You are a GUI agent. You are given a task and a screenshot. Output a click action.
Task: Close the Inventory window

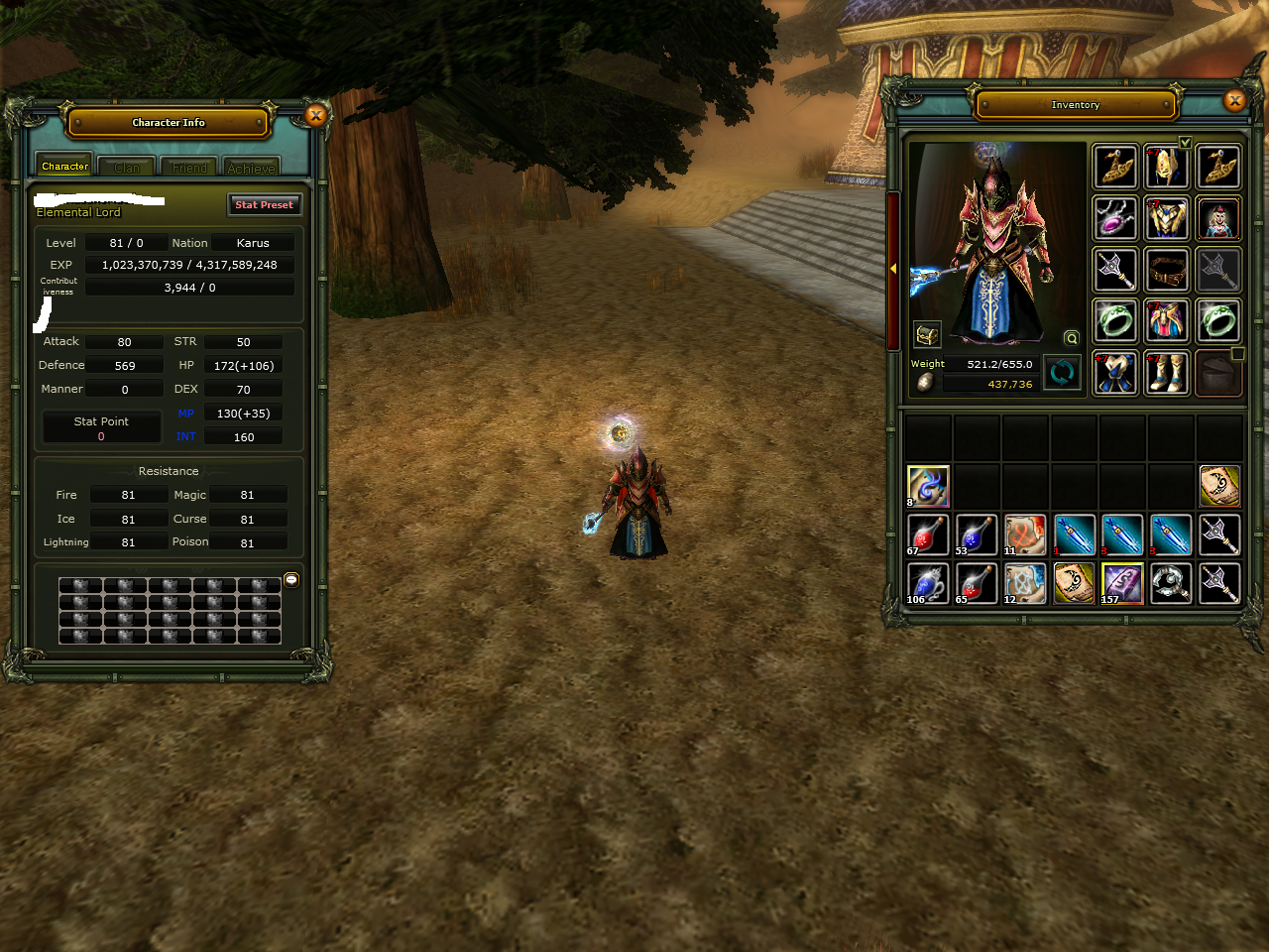click(x=1234, y=100)
